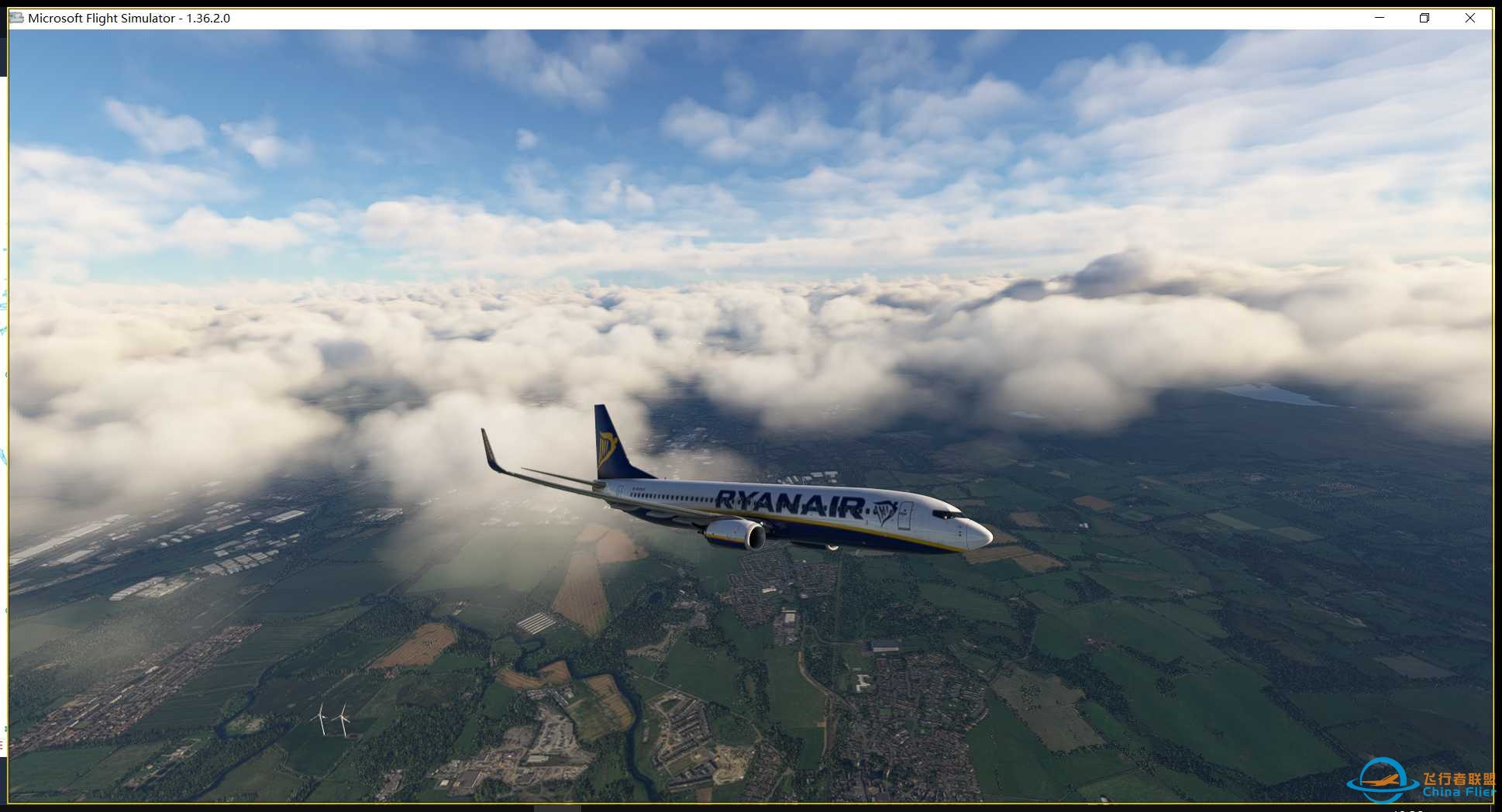The width and height of the screenshot is (1502, 812).
Task: Minimize the Flight Simulator window
Action: pos(1380,18)
